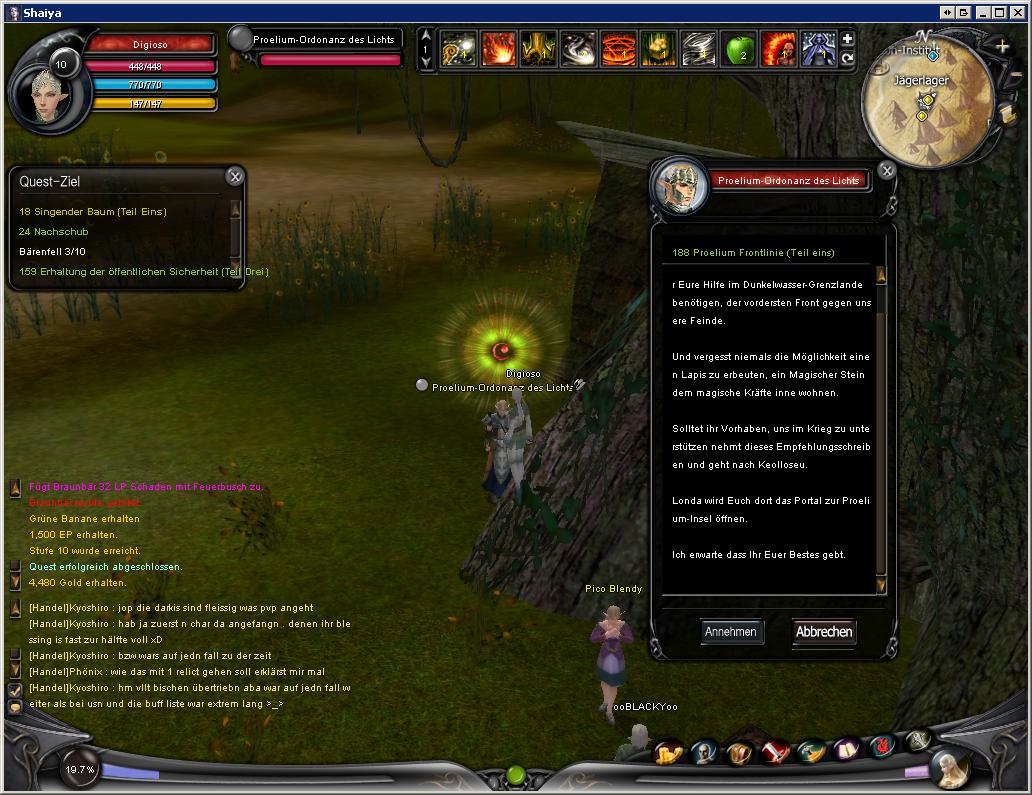Activate the red magic circle skill

pyautogui.click(x=618, y=49)
